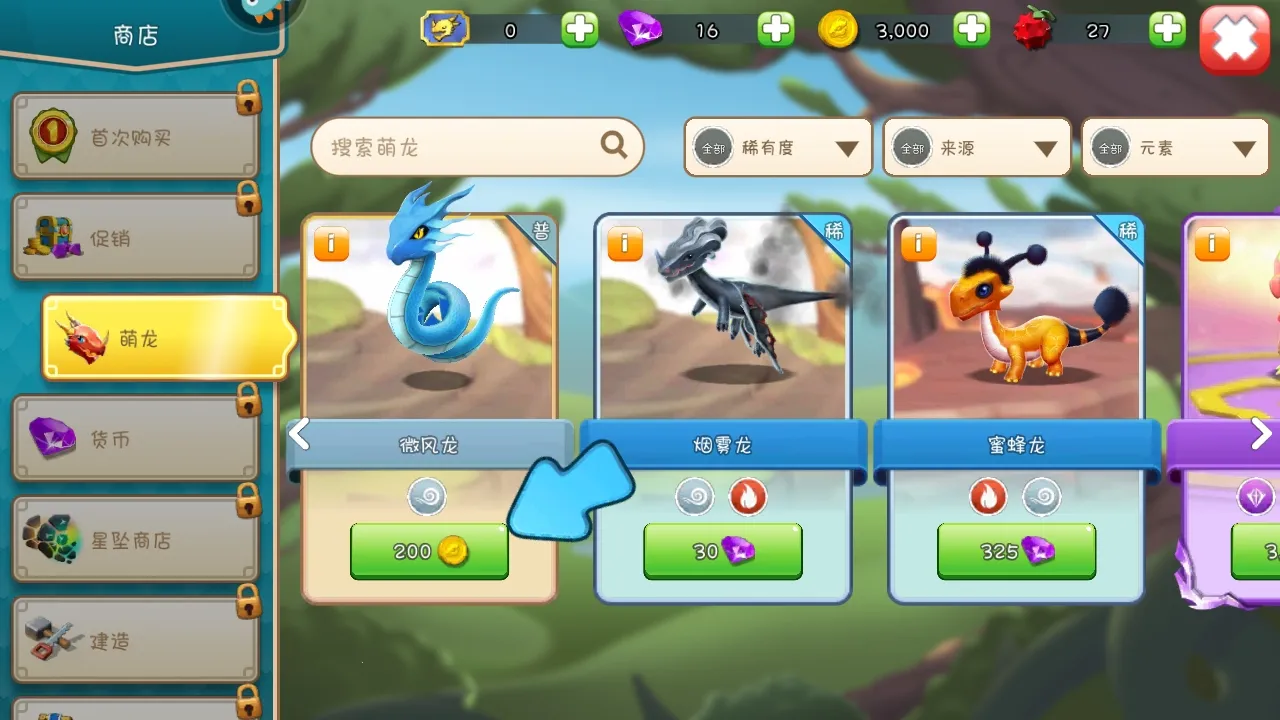Click the info icon on the 烟雾龙 card
The image size is (1280, 720).
(624, 244)
